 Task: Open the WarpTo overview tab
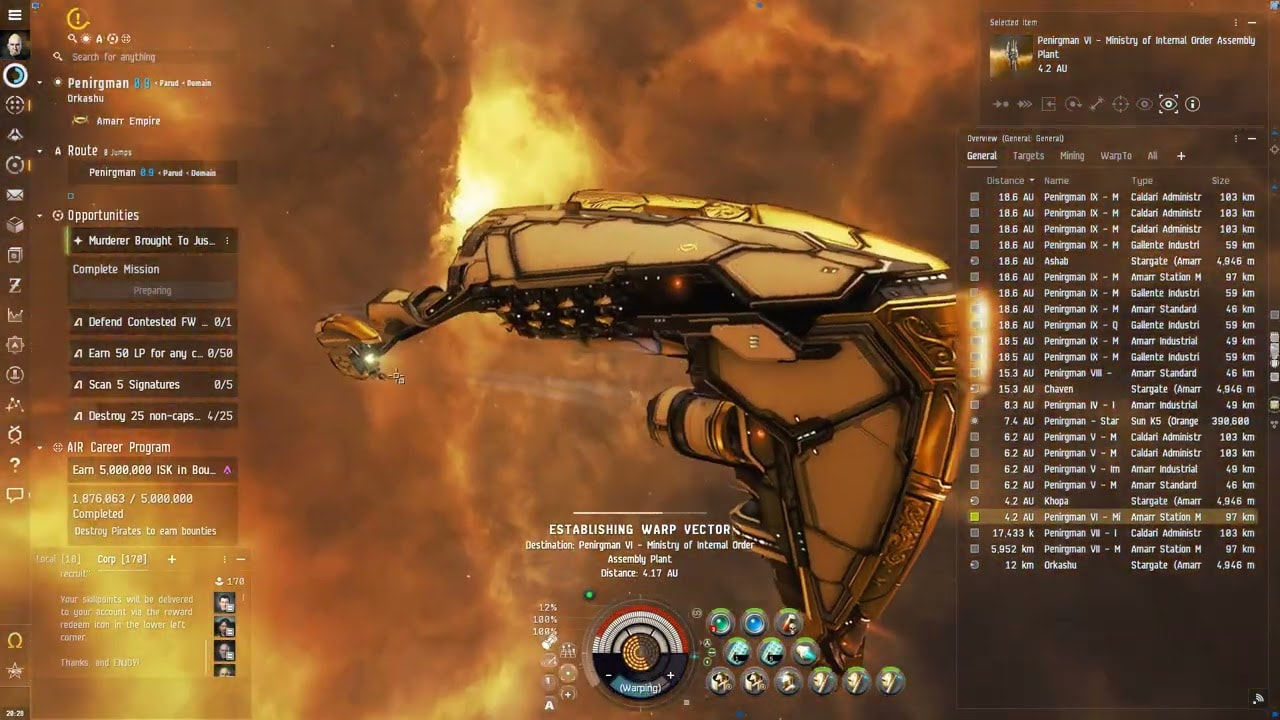pos(1116,156)
